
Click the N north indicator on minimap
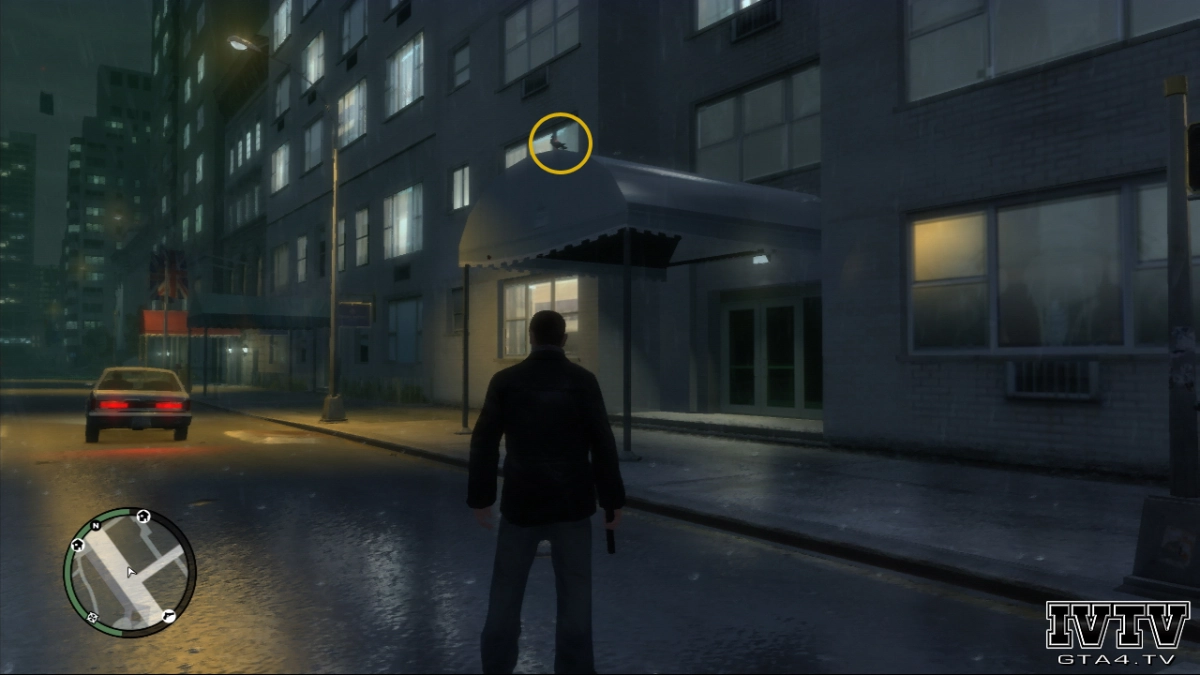point(97,525)
